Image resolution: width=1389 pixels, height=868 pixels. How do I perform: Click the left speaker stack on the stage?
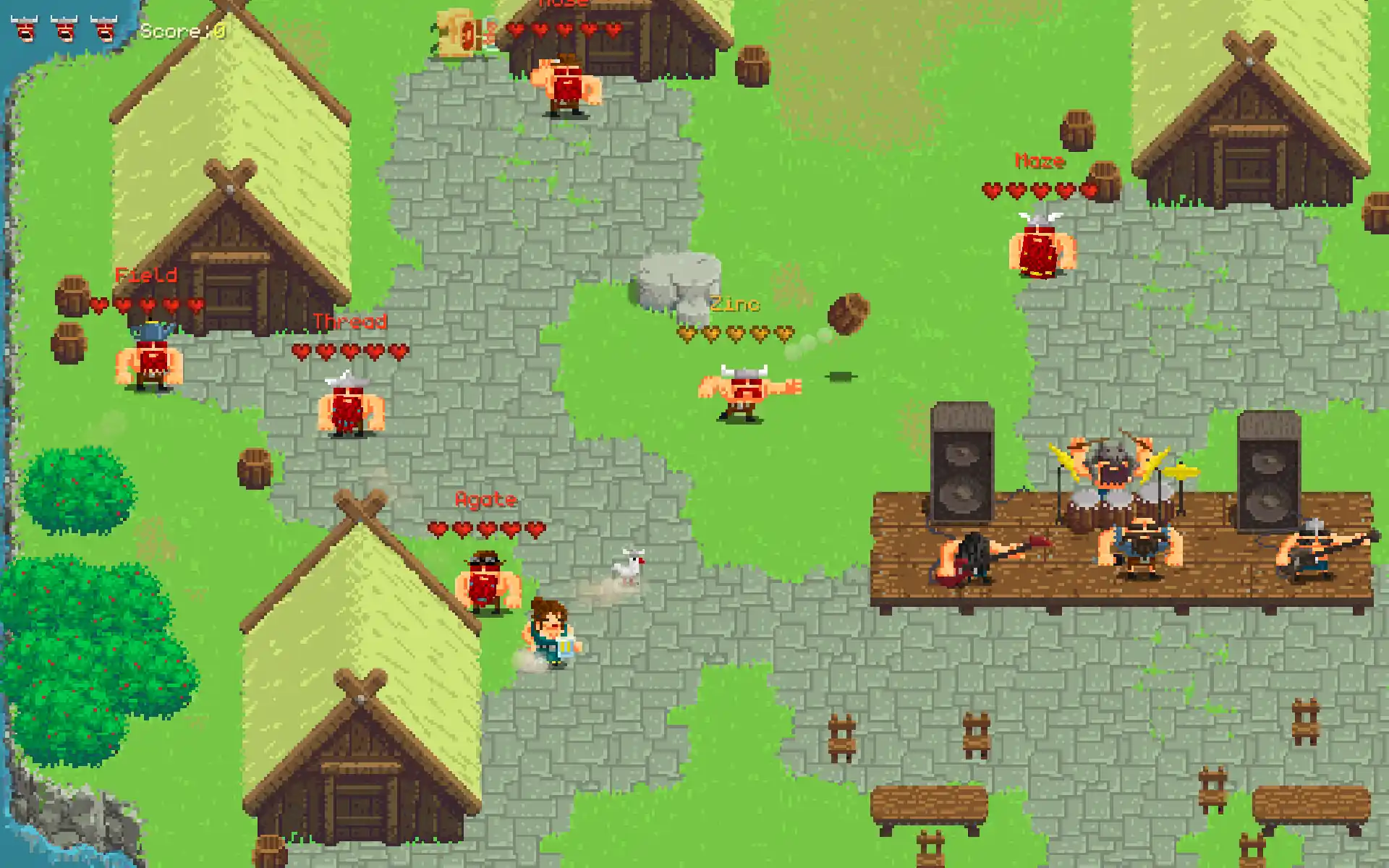(962, 463)
